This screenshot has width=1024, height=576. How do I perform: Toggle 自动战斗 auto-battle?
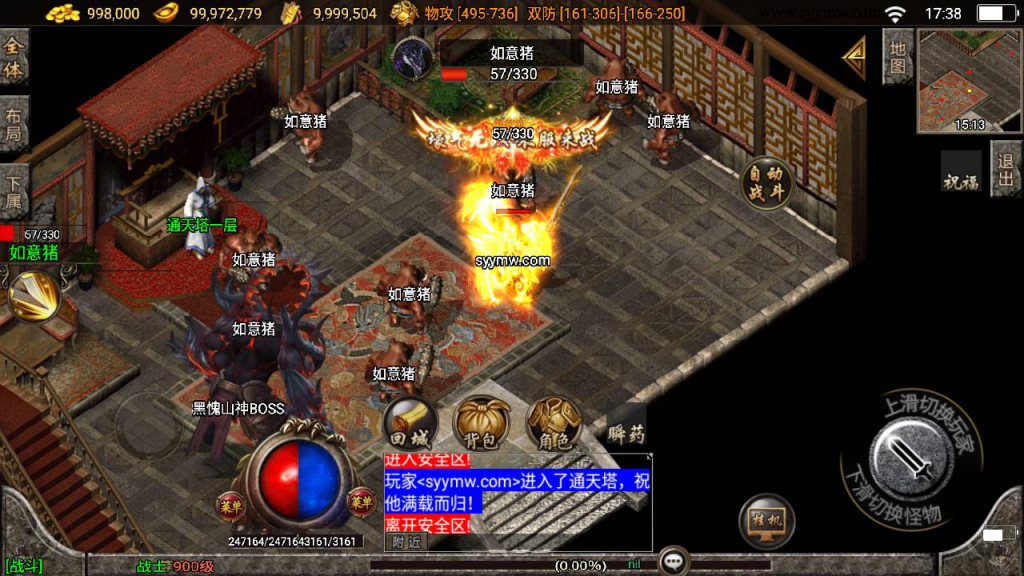coord(767,184)
